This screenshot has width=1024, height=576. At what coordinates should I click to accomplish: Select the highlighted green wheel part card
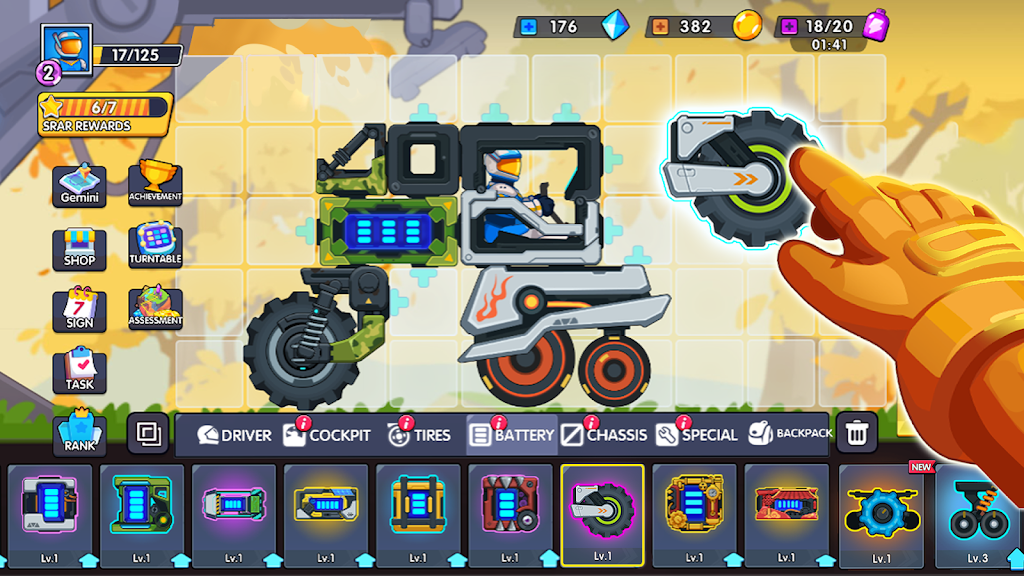[x=602, y=514]
